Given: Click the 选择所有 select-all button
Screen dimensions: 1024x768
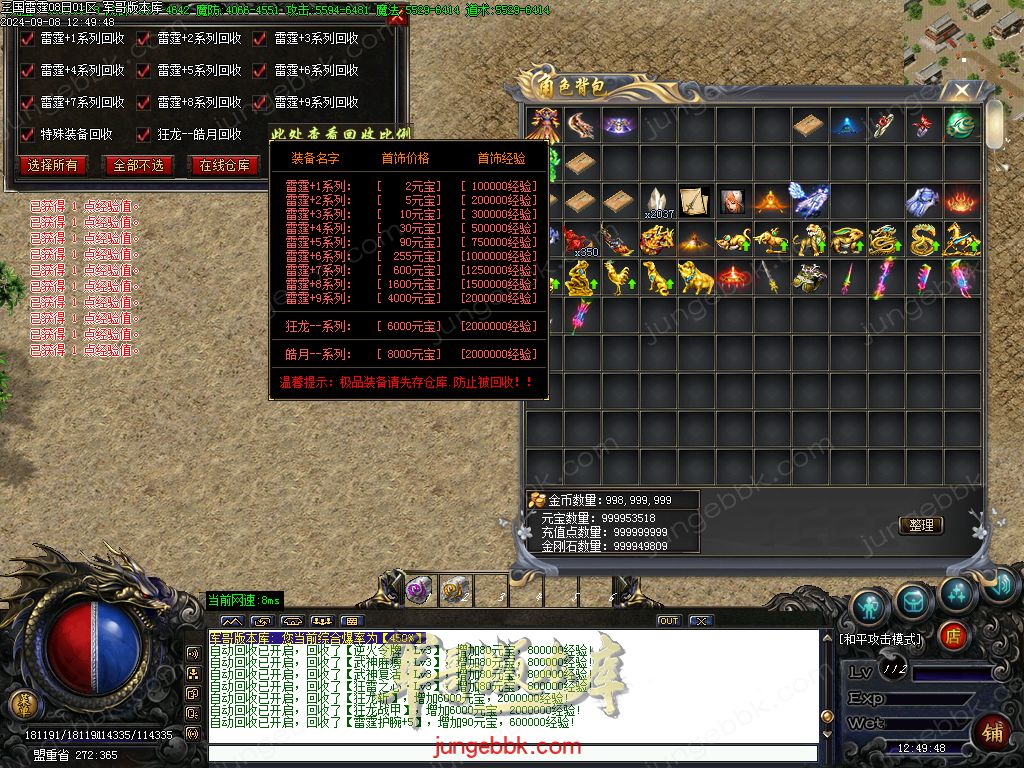Looking at the screenshot, I should point(53,165).
